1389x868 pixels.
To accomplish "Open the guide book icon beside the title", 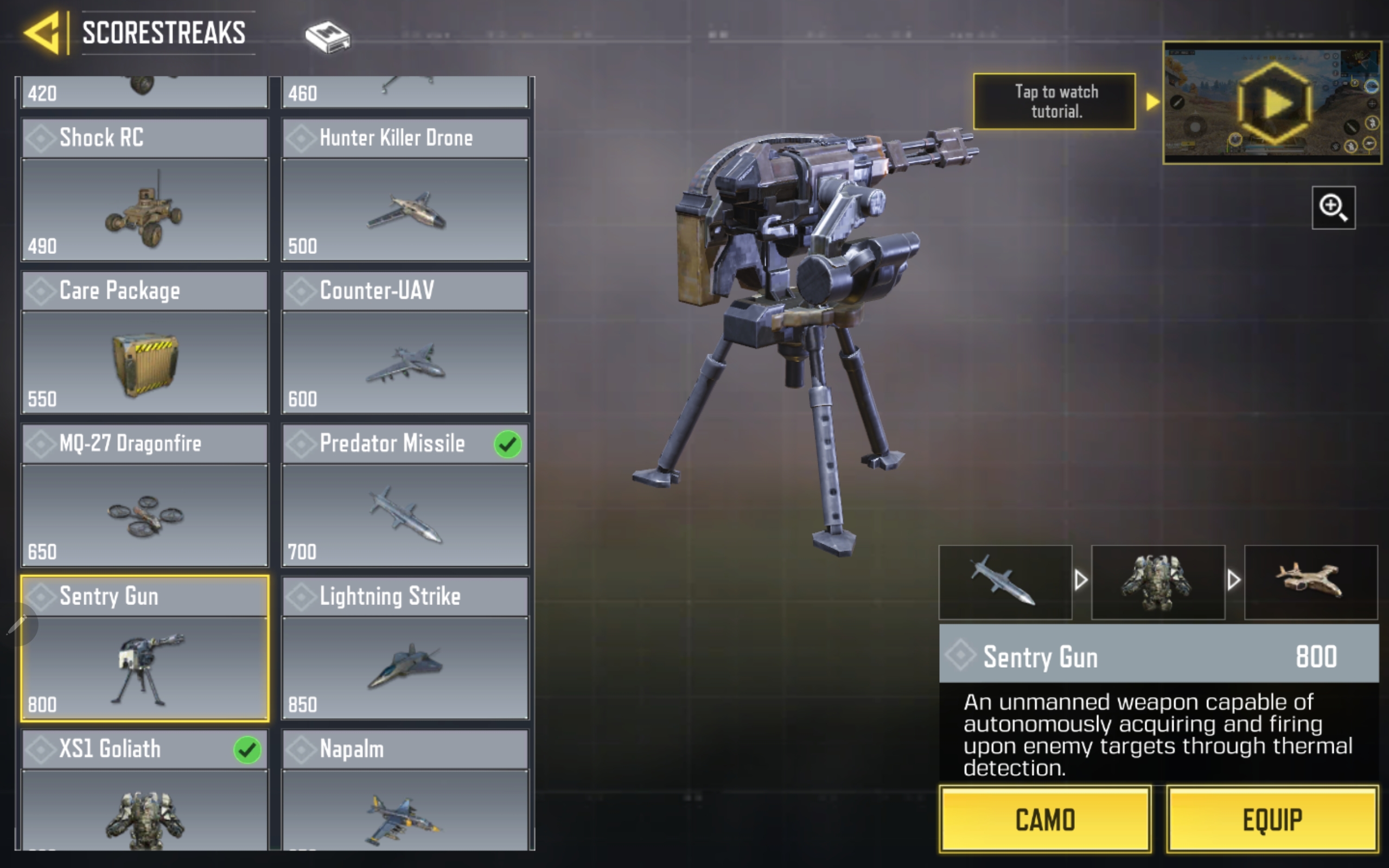I will (x=327, y=37).
